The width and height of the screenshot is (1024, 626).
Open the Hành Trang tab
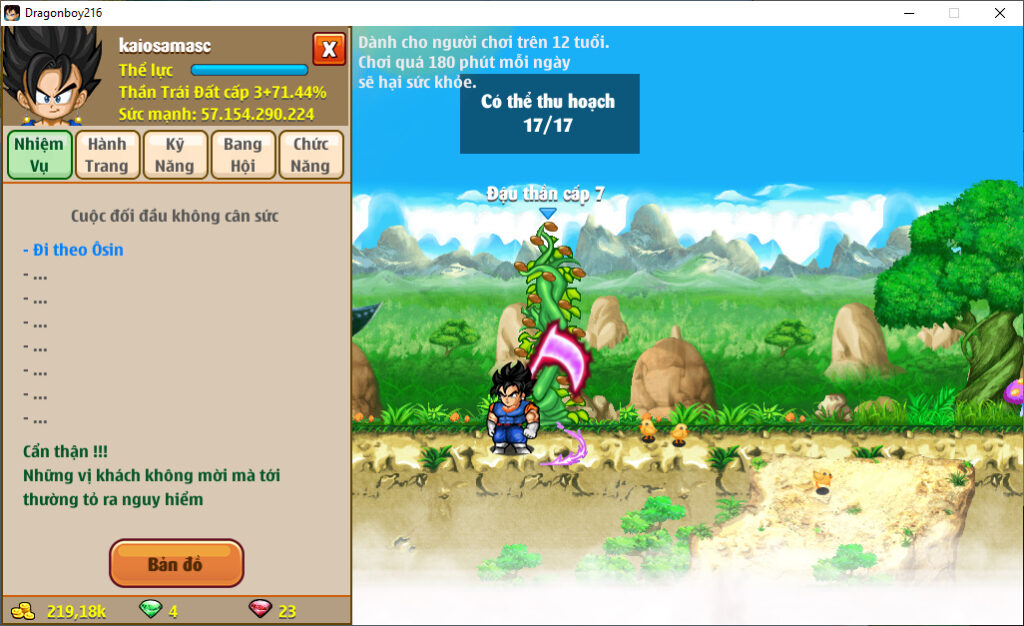[x=107, y=155]
